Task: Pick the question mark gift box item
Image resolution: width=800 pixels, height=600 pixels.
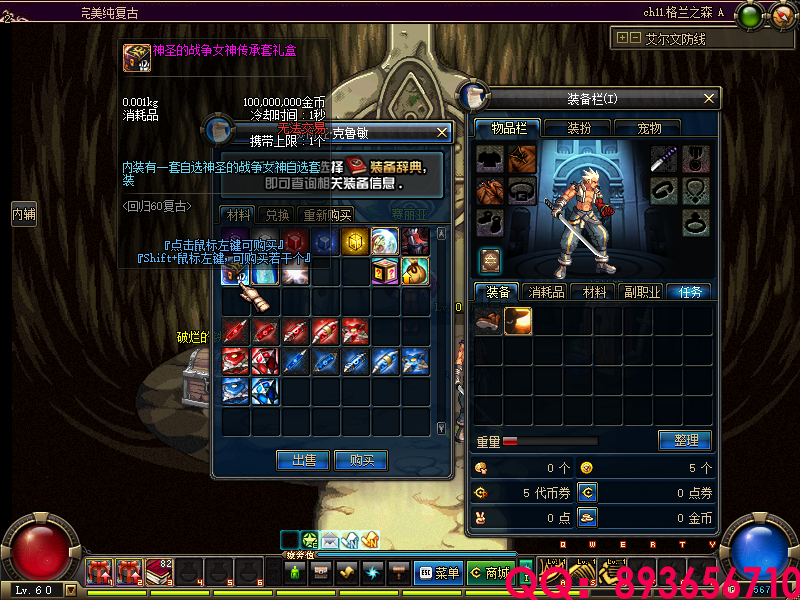Action: 385,271
